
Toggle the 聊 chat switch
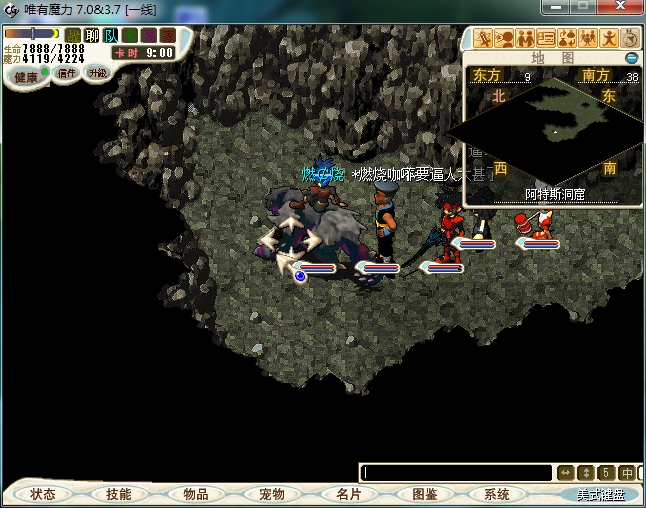(x=92, y=36)
